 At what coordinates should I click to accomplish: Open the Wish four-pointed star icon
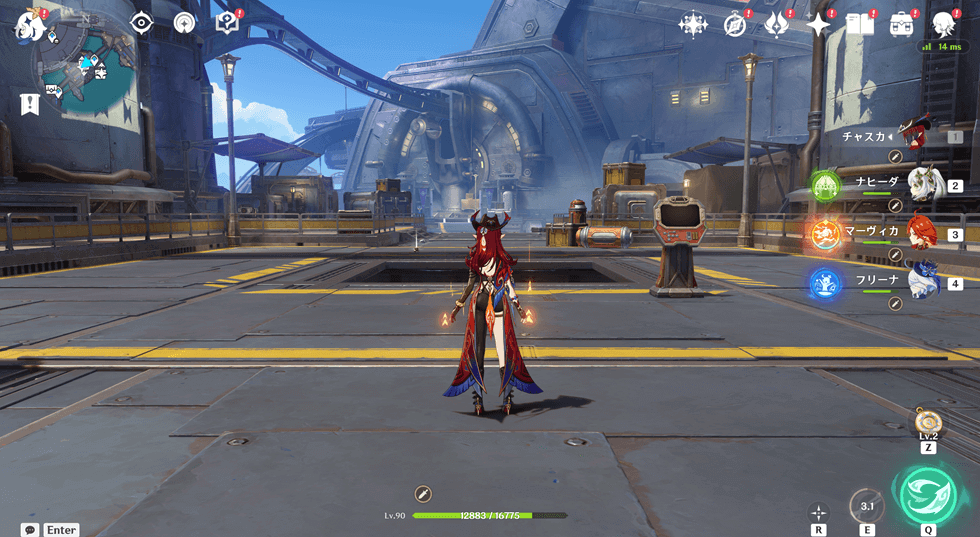point(819,25)
